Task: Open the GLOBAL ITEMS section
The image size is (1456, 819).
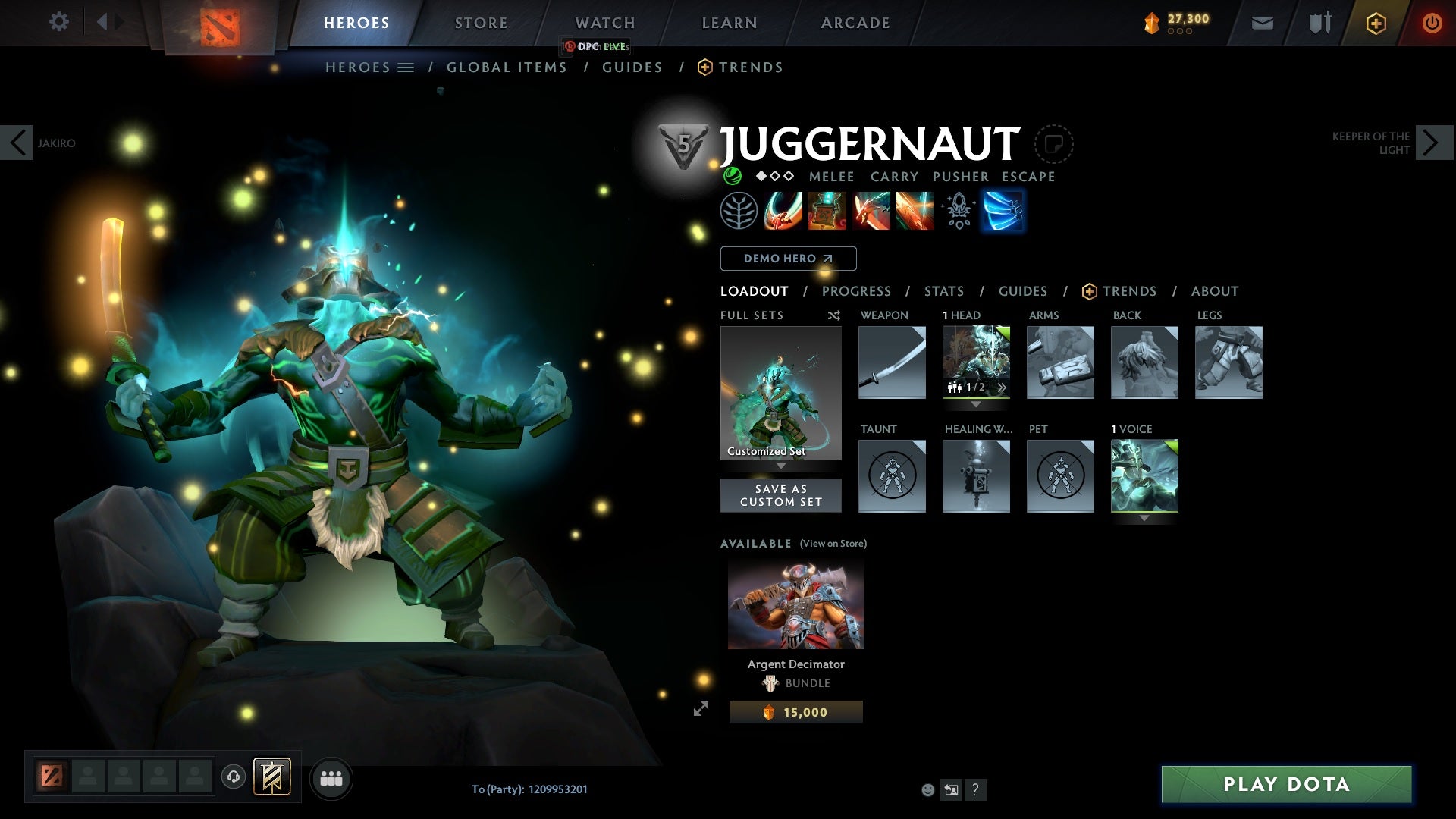Action: pyautogui.click(x=507, y=67)
